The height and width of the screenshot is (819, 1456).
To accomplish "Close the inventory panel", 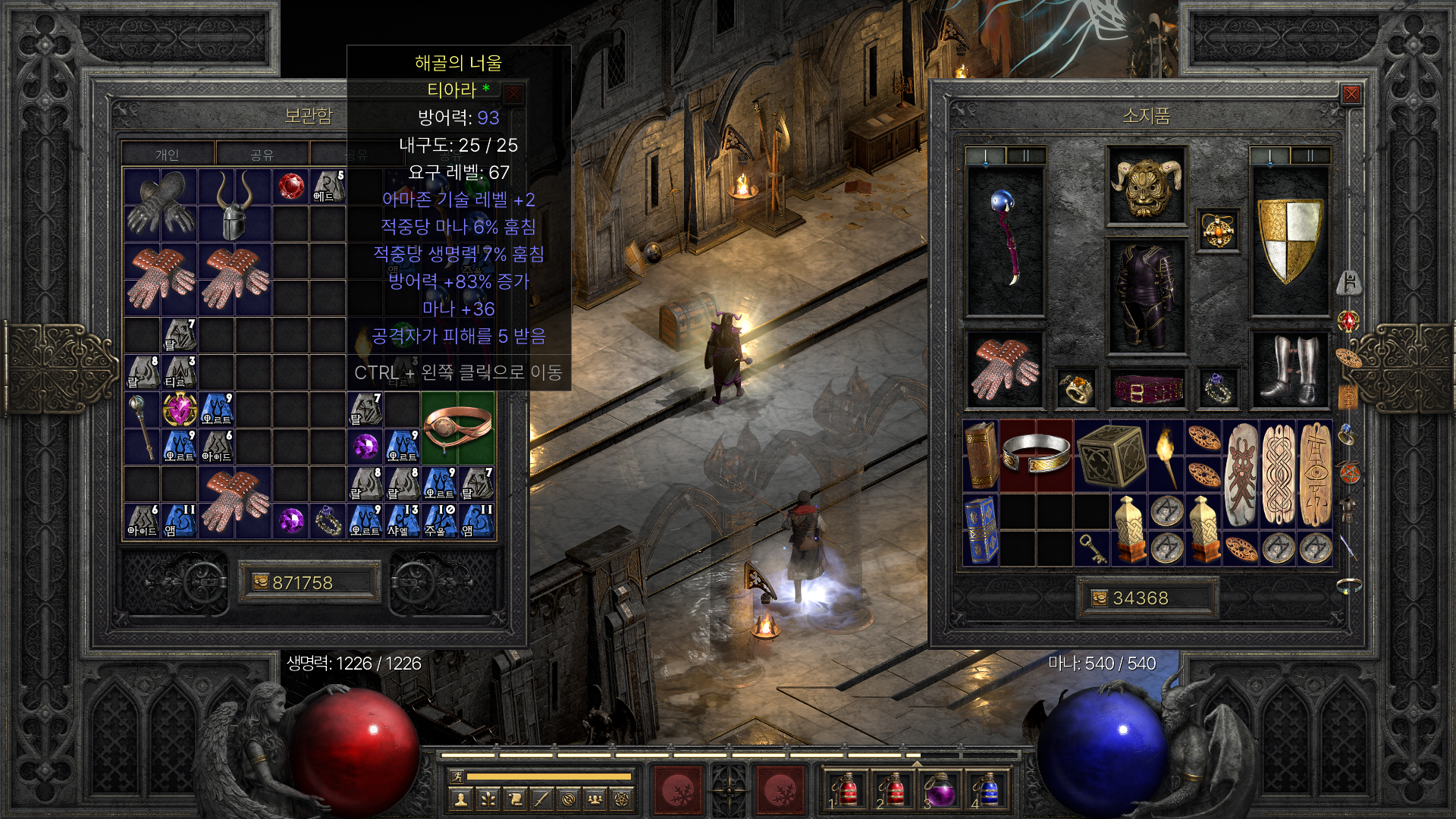I will click(x=1351, y=94).
